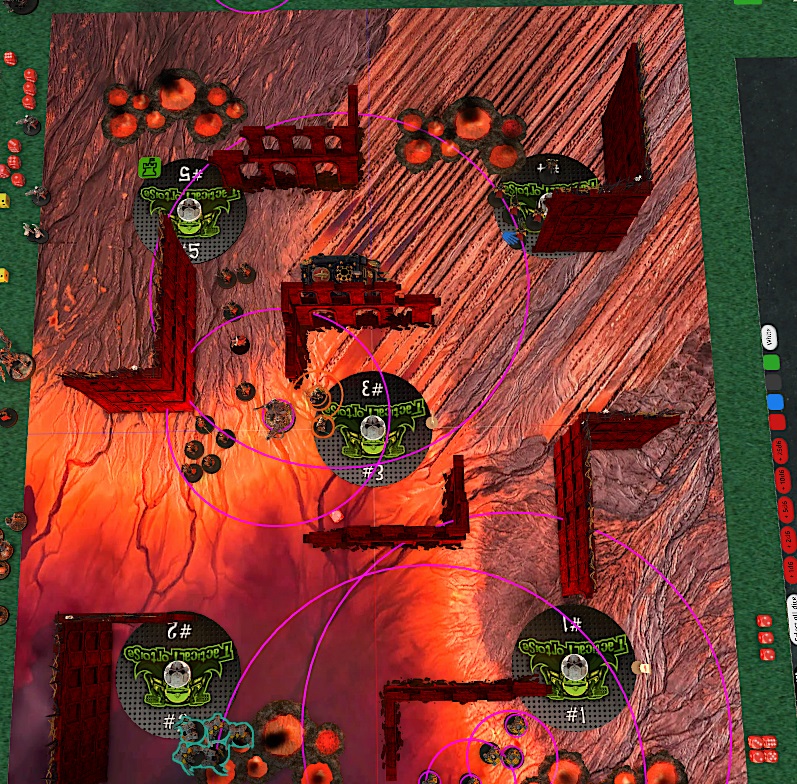Pick the green color square
Image resolution: width=797 pixels, height=784 pixels.
pos(772,360)
